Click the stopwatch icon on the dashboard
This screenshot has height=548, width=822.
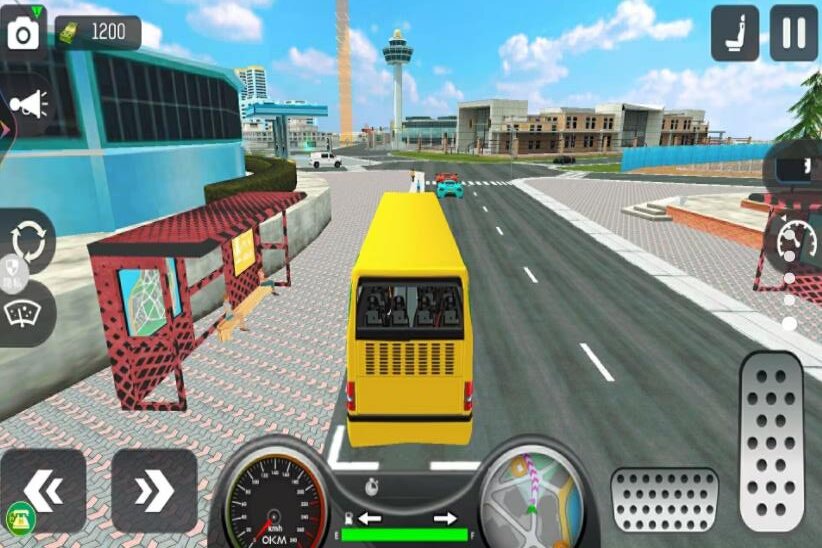[372, 489]
